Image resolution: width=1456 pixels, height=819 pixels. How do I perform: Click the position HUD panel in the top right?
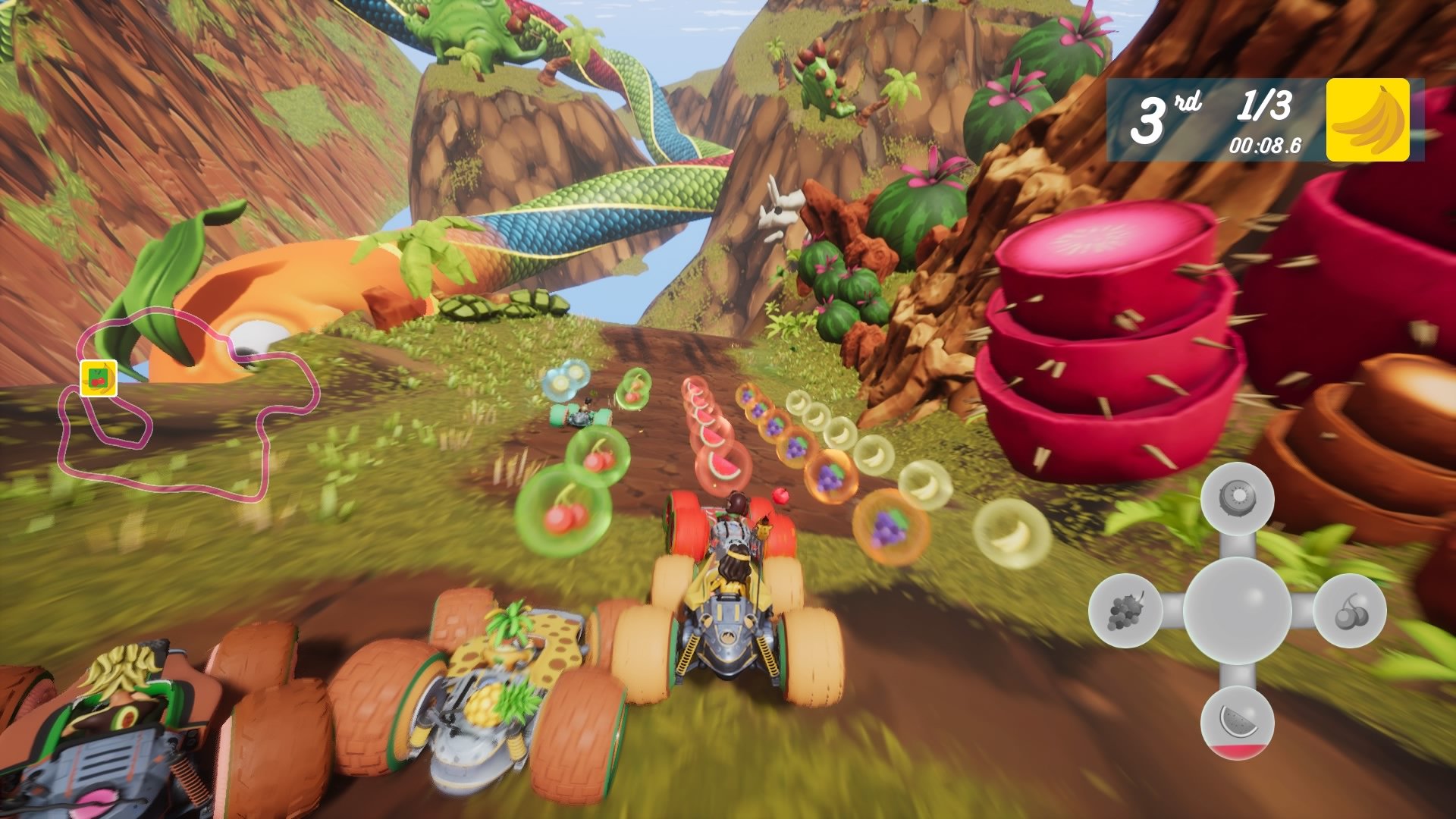coord(1244,121)
